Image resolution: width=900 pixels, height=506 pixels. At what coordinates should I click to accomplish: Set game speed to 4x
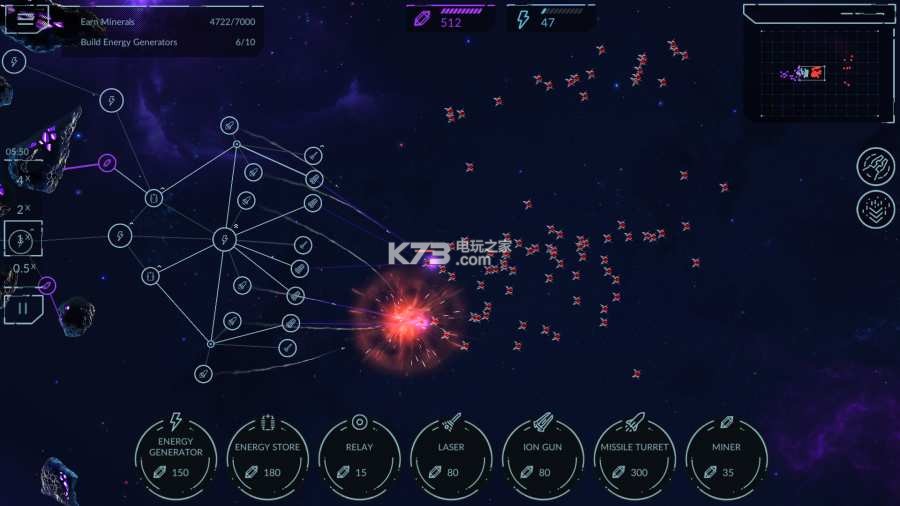pos(23,181)
